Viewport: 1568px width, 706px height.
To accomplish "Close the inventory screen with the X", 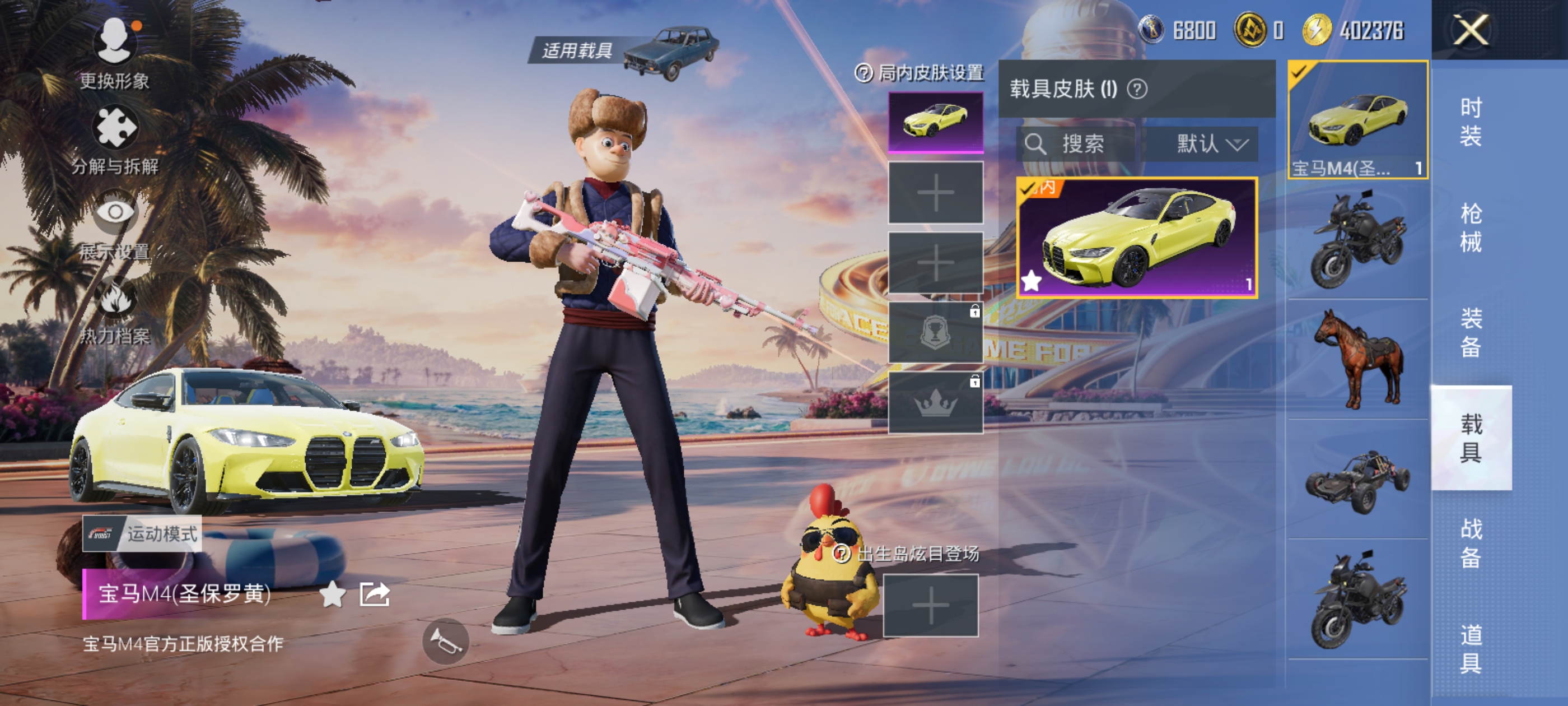I will point(1471,29).
